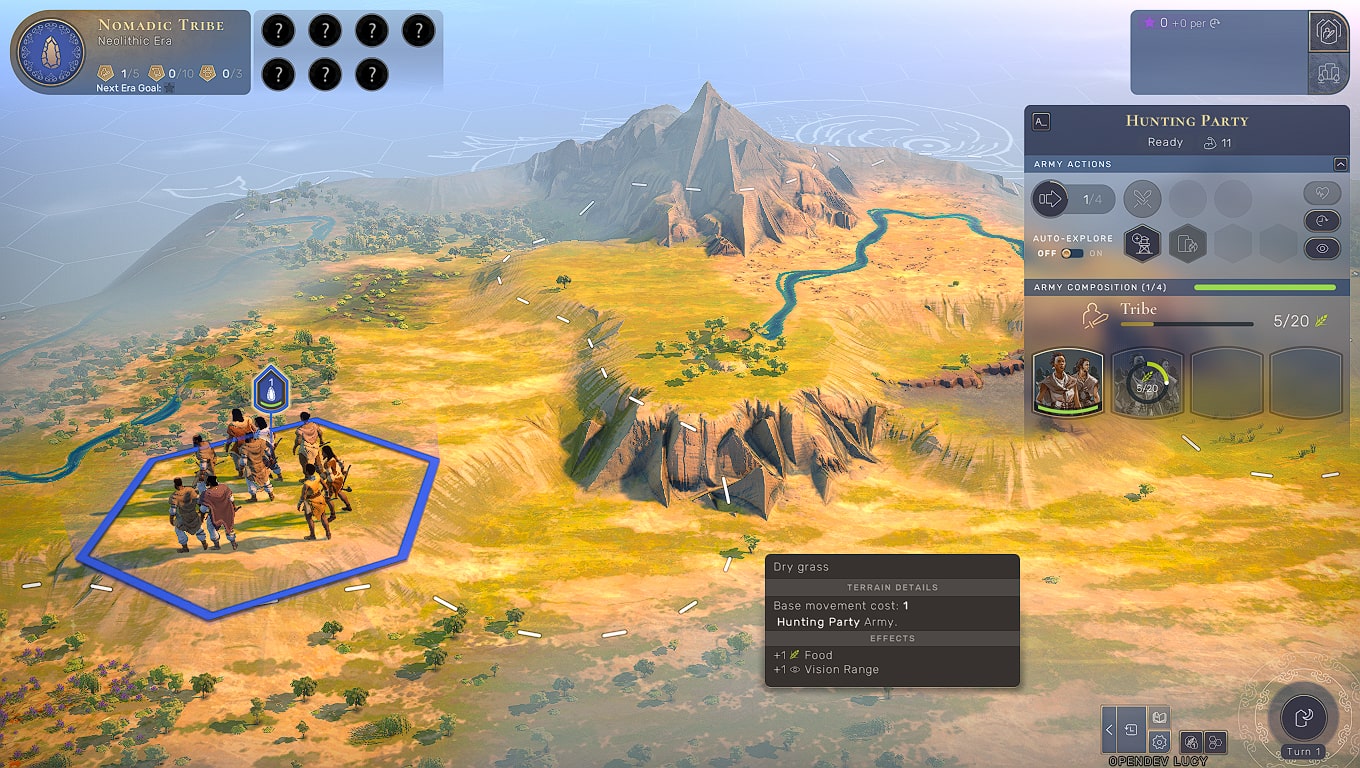
Task: Rename the Hunting Party army
Action: (1041, 122)
